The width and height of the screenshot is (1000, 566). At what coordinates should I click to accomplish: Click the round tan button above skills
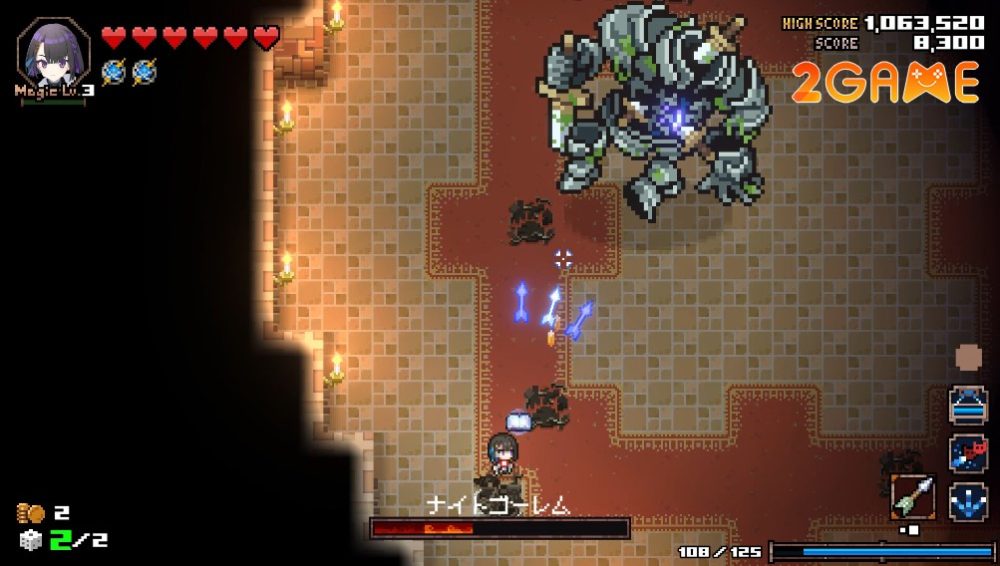pos(968,357)
